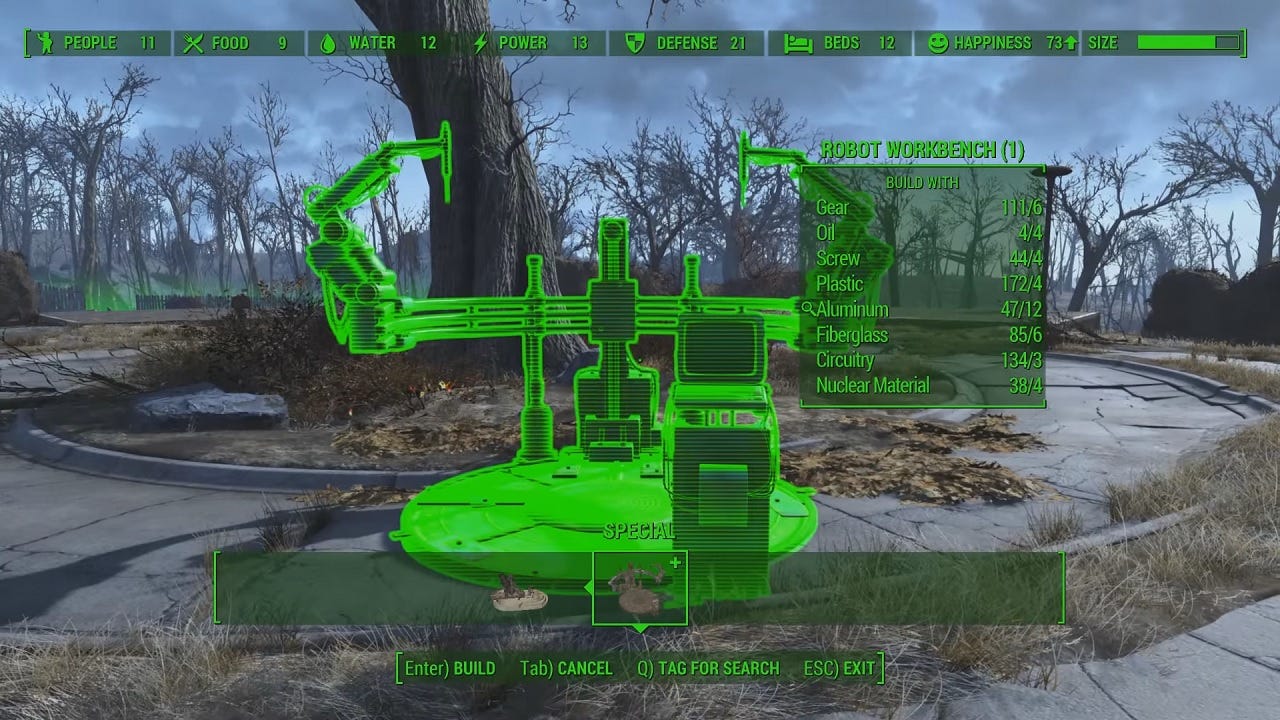Select the Power lightning bolt icon
The height and width of the screenshot is (720, 1280).
click(x=480, y=43)
